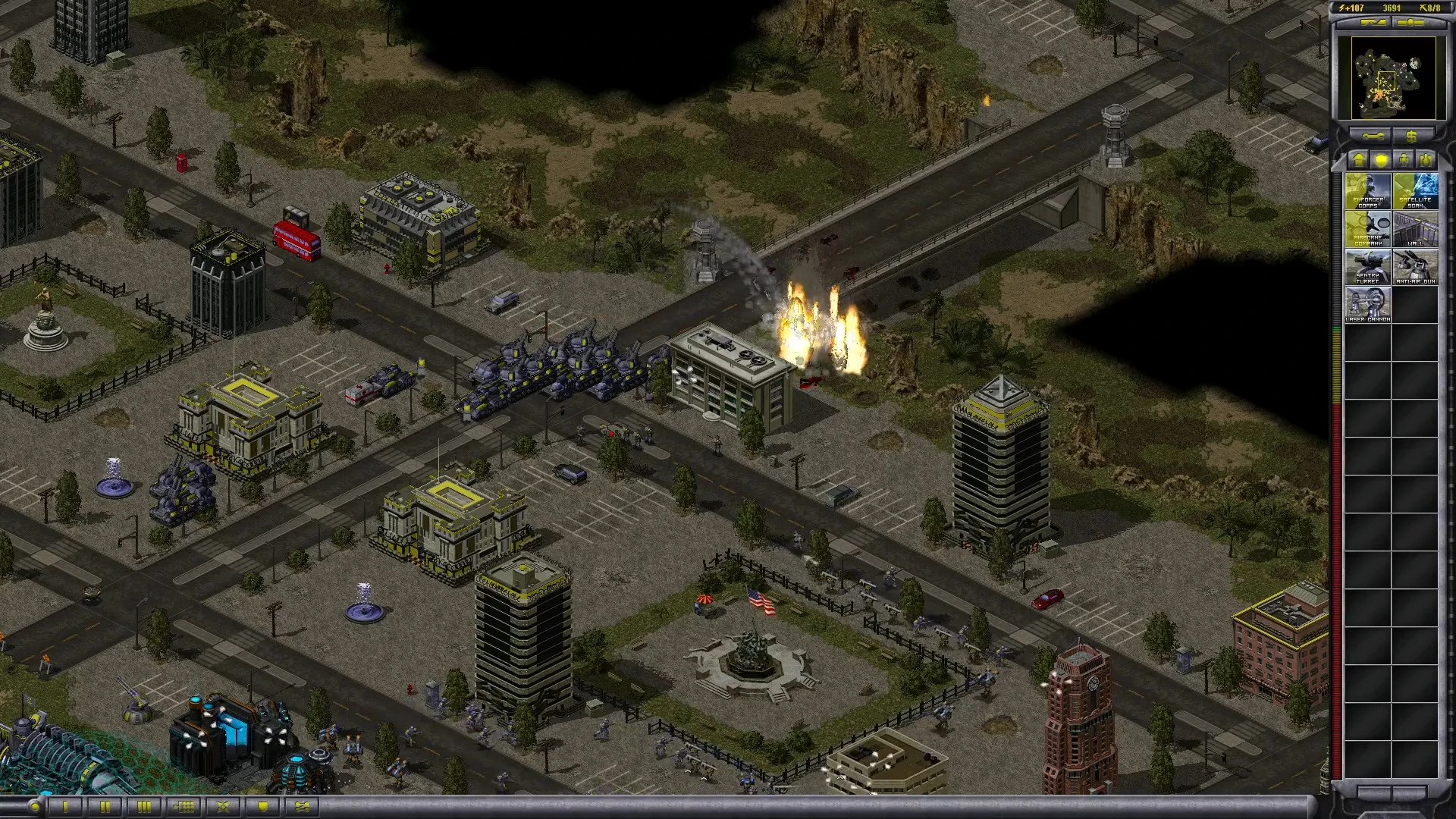The width and height of the screenshot is (1456, 819).
Task: Switch to the buildings tab with house icon
Action: tap(1359, 160)
